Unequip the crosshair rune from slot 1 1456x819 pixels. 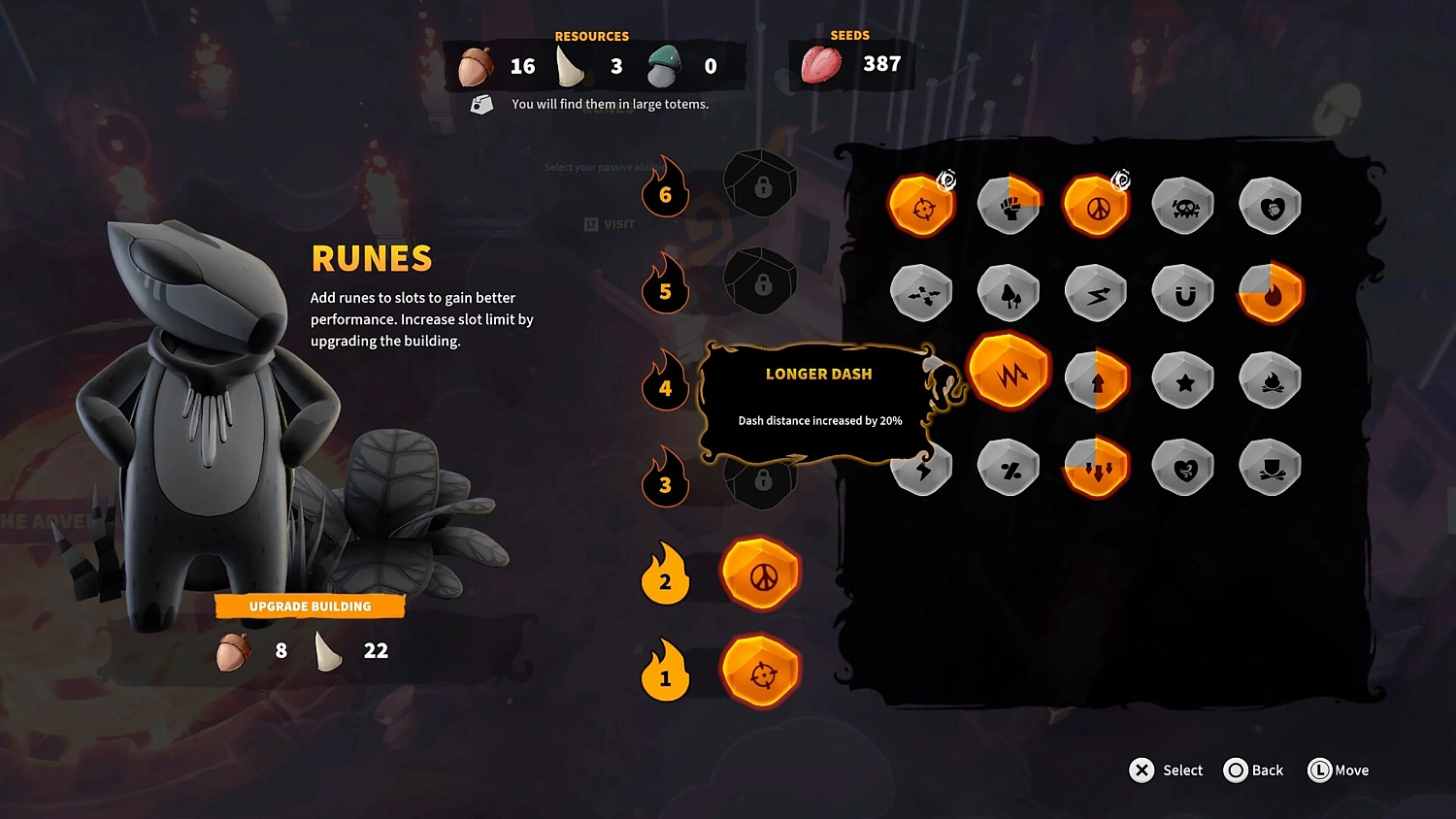(x=761, y=672)
